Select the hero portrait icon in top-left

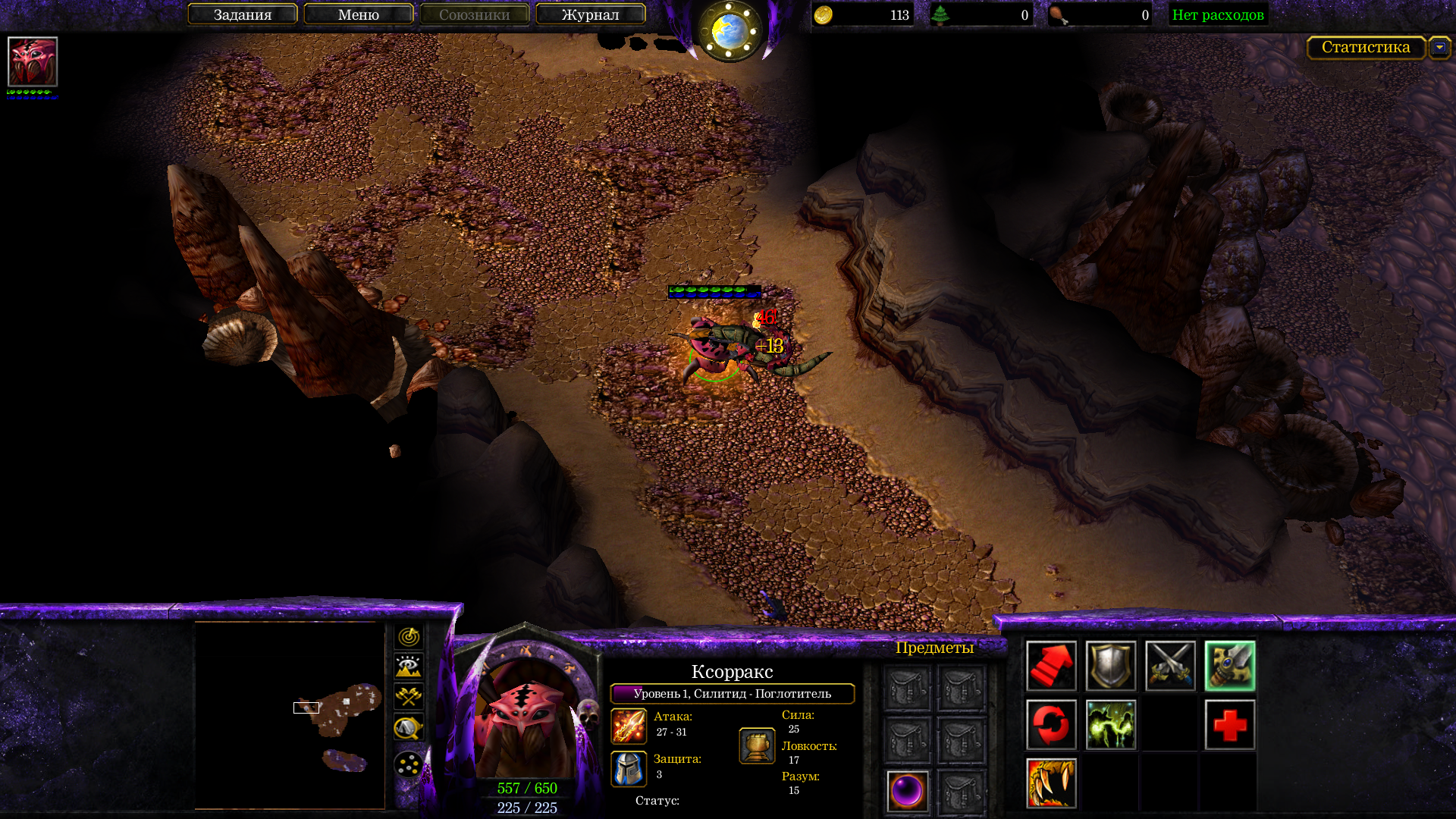coord(33,61)
